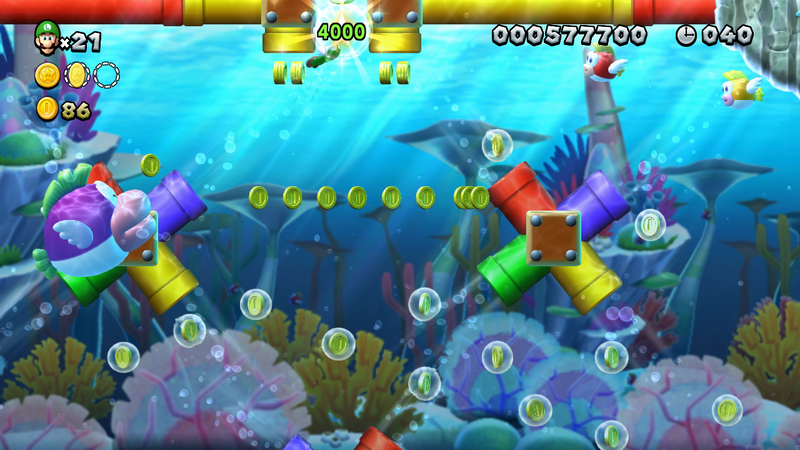
Task: Click the coin counter icon beside 86
Action: pyautogui.click(x=46, y=108)
